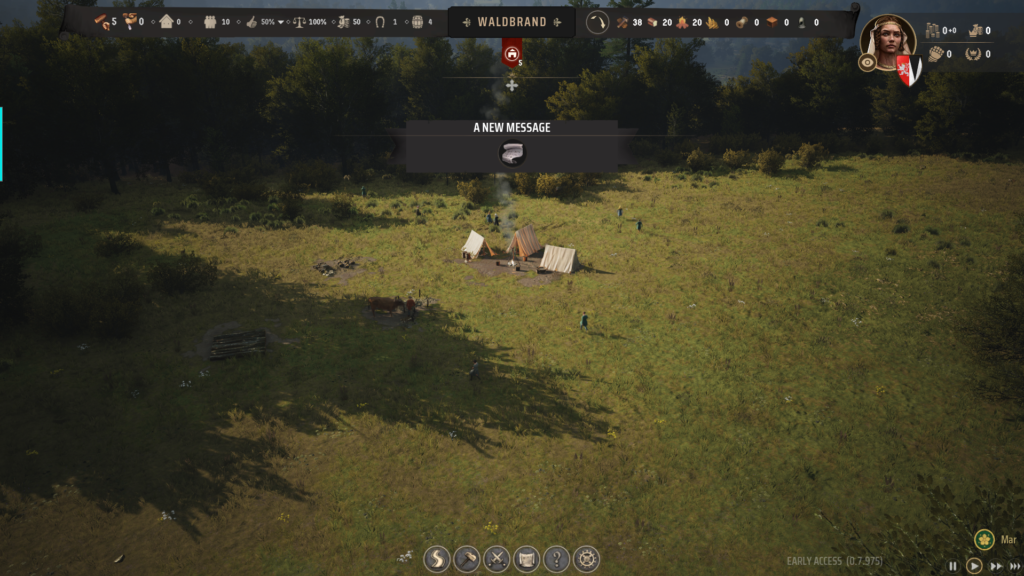The height and width of the screenshot is (576, 1024).
Task: Select the Waldbrand settlement name banner
Action: pos(512,22)
